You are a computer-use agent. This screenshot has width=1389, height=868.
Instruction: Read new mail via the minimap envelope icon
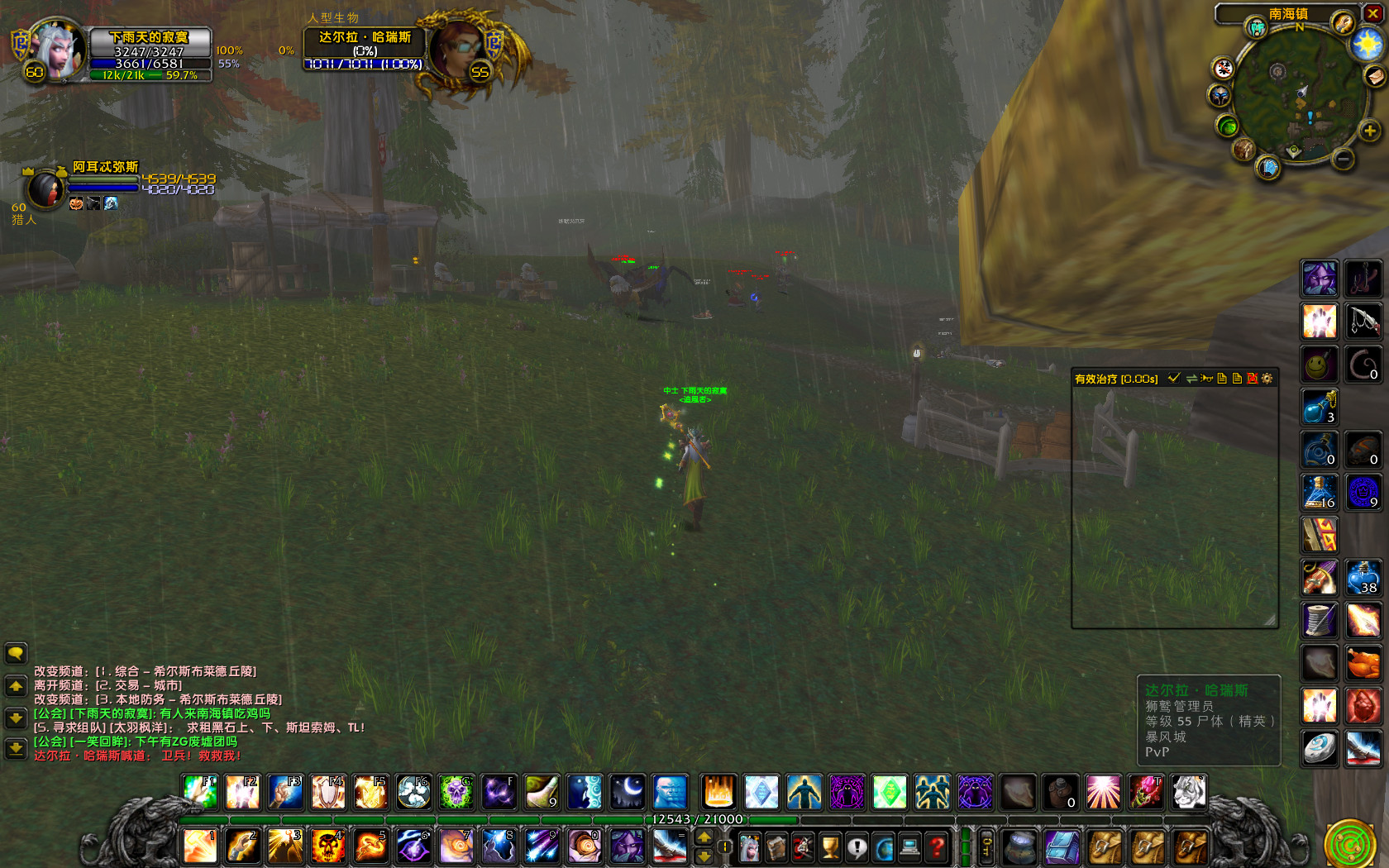coord(1374,76)
